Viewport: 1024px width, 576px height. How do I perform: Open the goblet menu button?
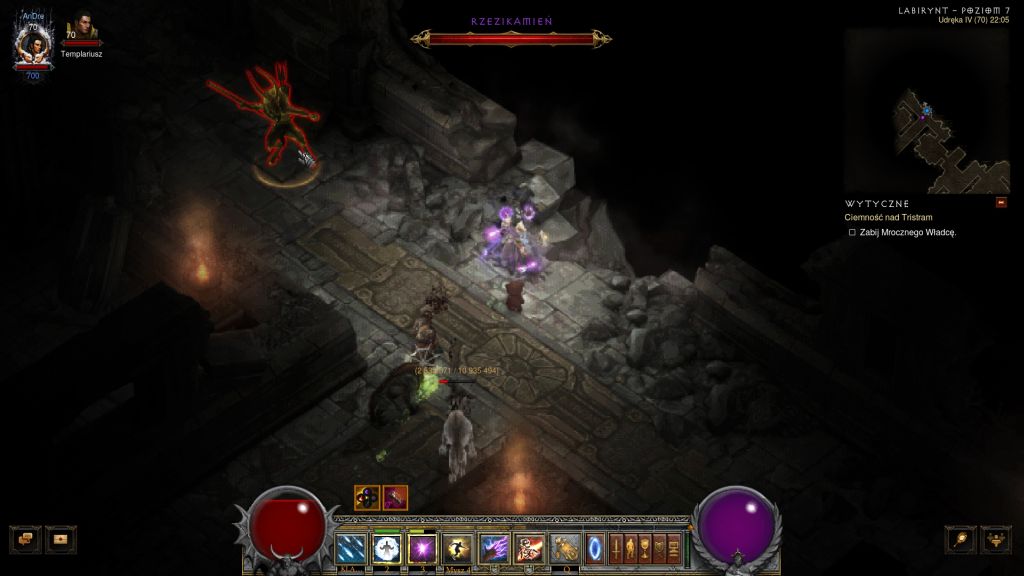tap(646, 548)
